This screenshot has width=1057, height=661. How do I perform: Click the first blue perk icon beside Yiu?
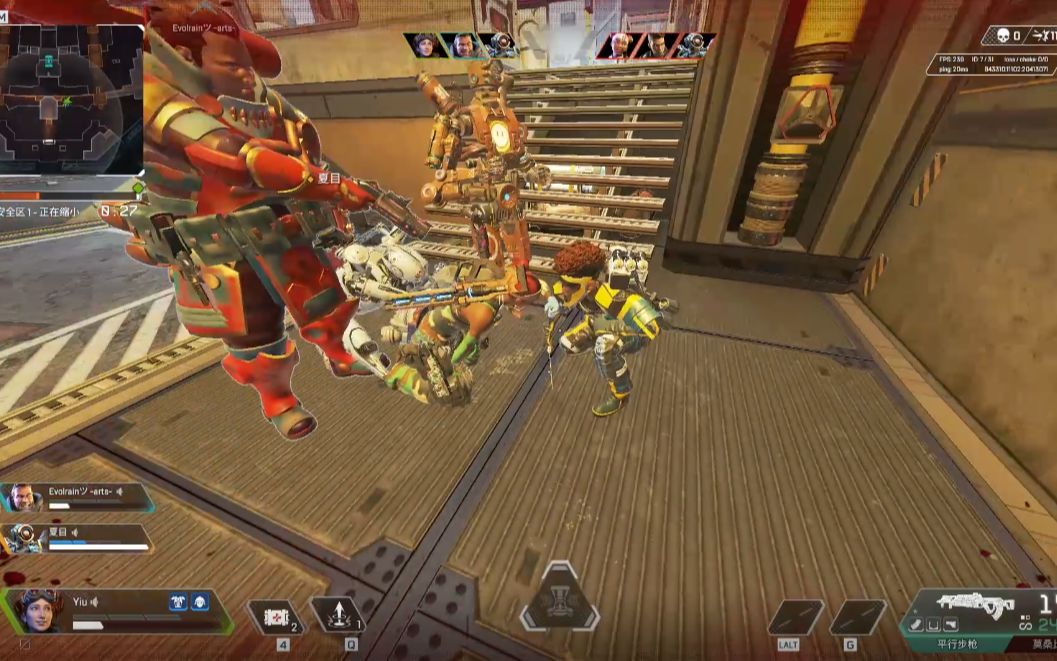pos(180,601)
